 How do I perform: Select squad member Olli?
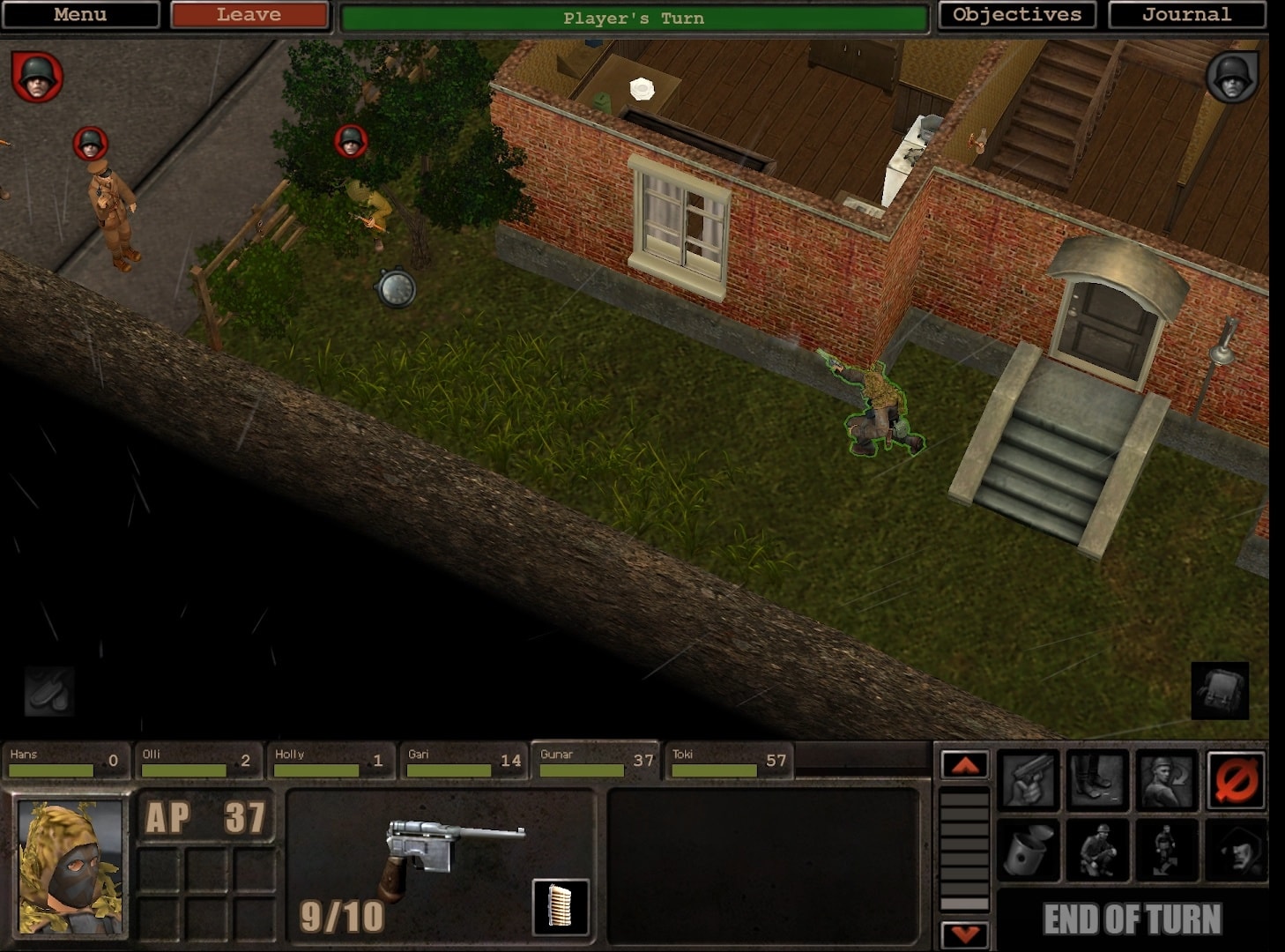click(197, 761)
